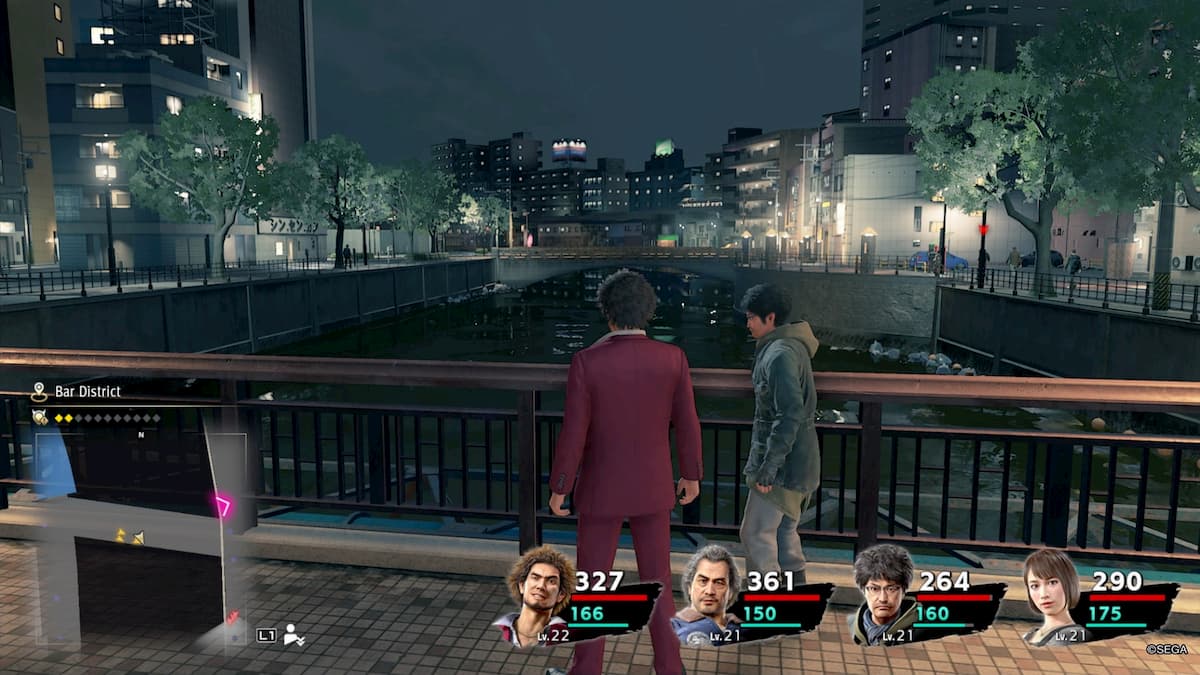Select the pink destination marker on minimap

pos(222,504)
